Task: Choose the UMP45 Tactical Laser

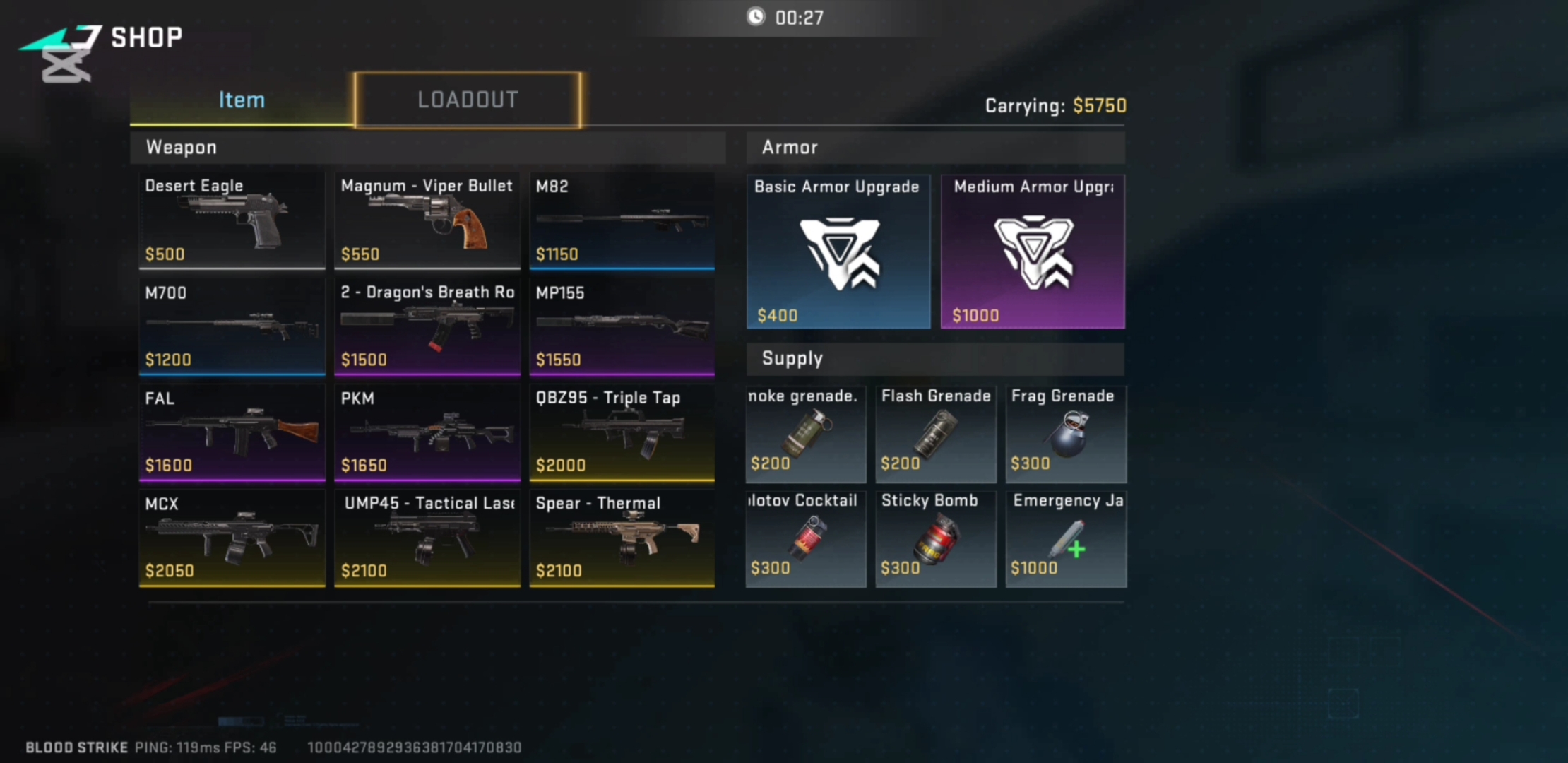Action: point(427,538)
